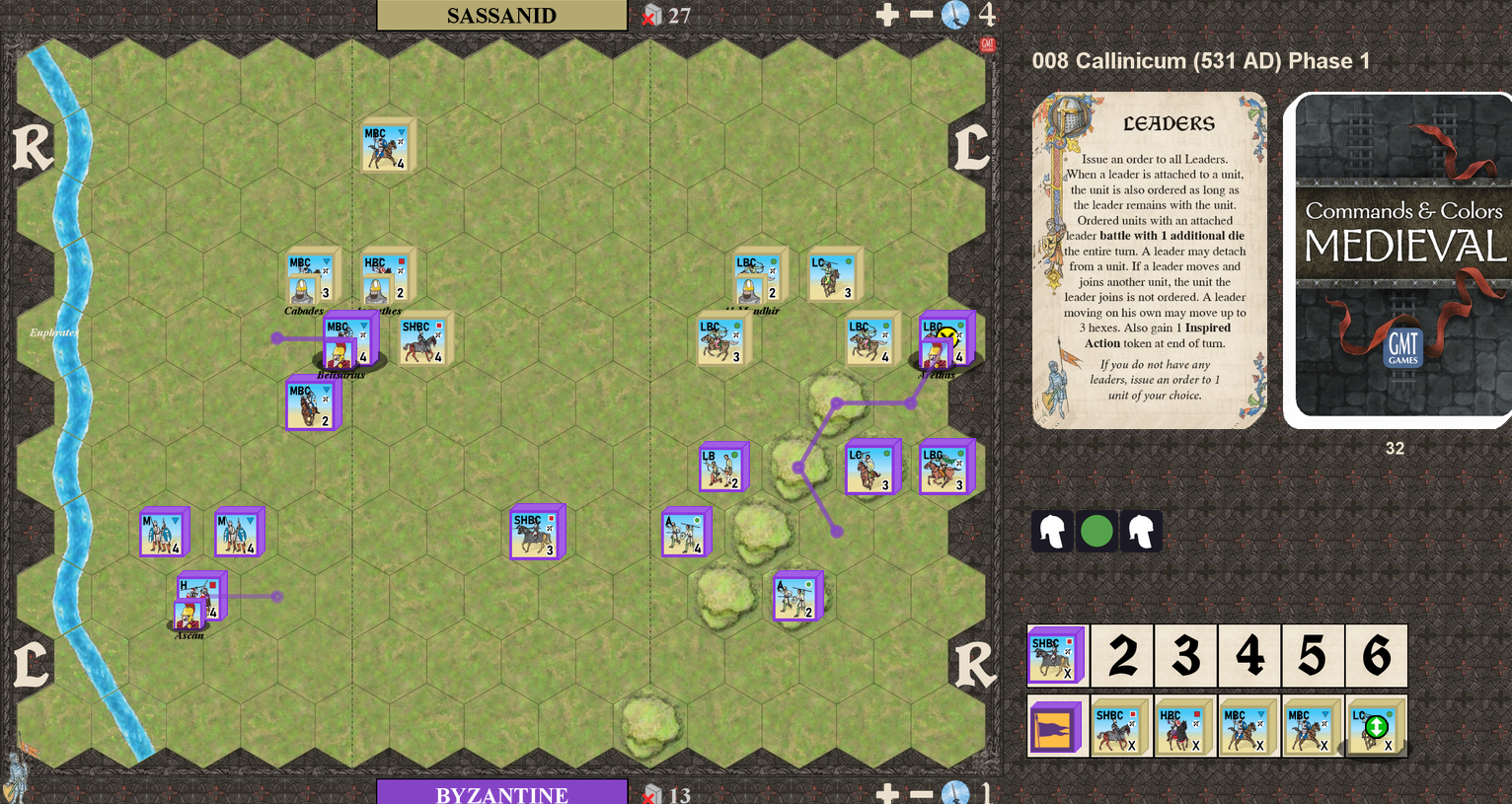This screenshot has width=1512, height=804.
Task: Increase the Sassanid token count with plus
Action: [887, 15]
